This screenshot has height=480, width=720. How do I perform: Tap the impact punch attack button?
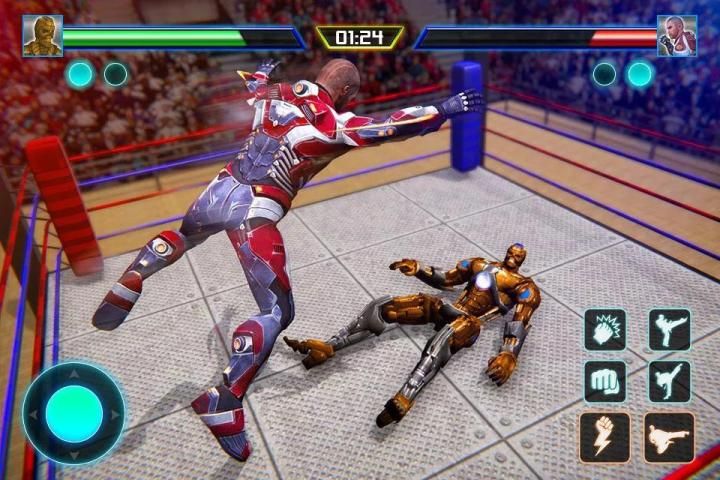coord(605,329)
